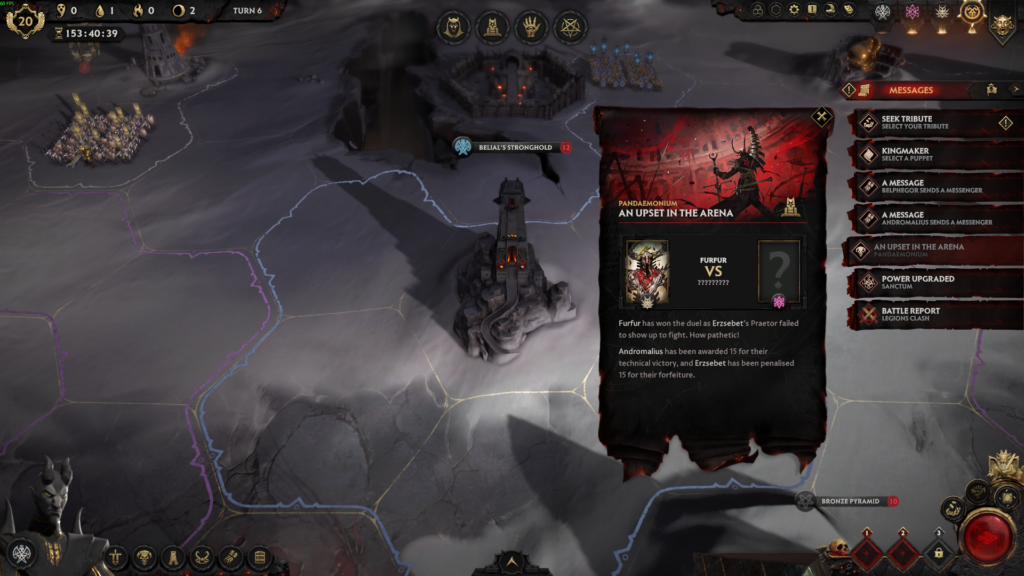The width and height of the screenshot is (1024, 576).
Task: Select the first red order slot
Action: point(867,554)
